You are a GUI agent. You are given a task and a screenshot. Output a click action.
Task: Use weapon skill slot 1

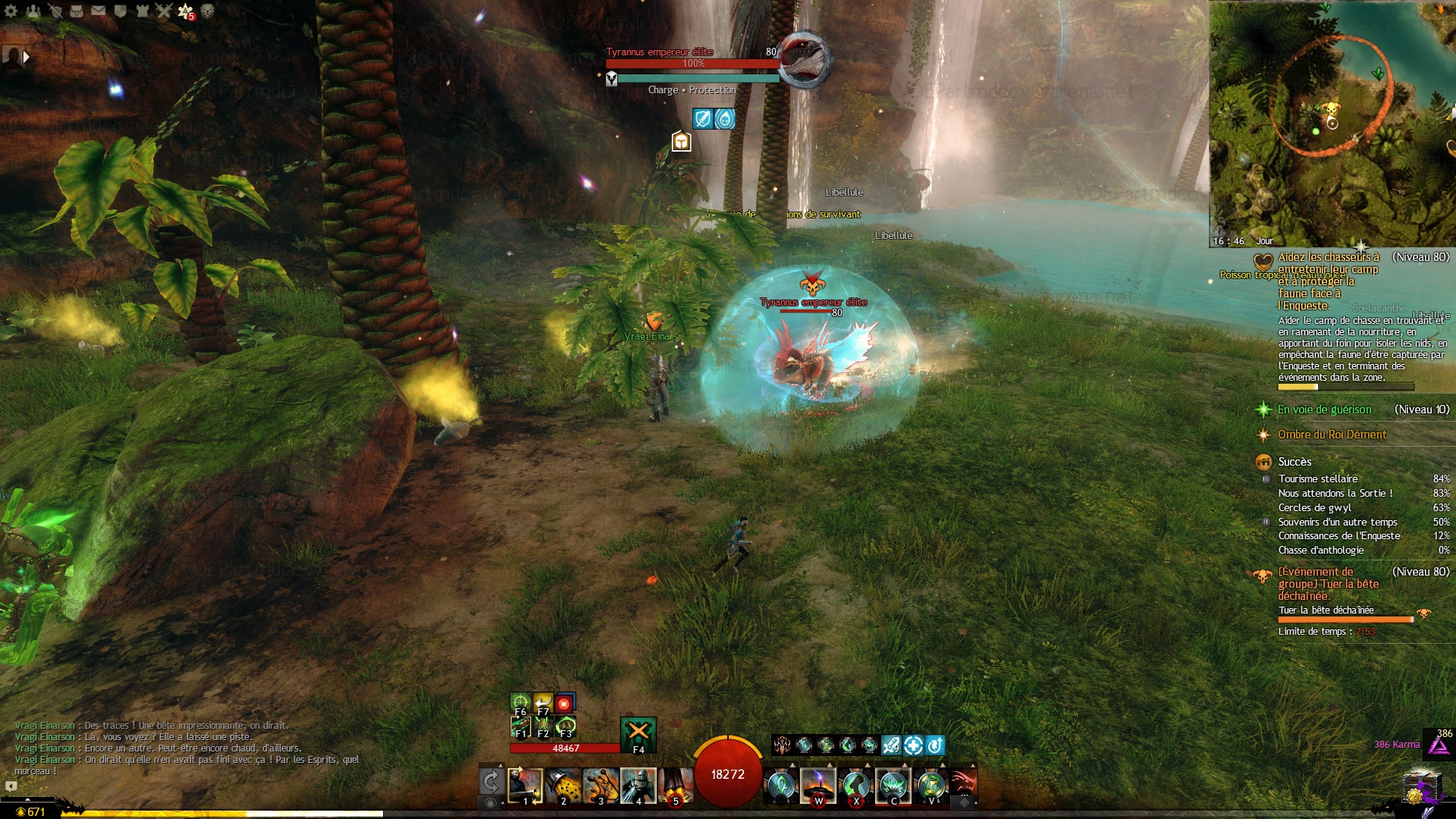525,786
